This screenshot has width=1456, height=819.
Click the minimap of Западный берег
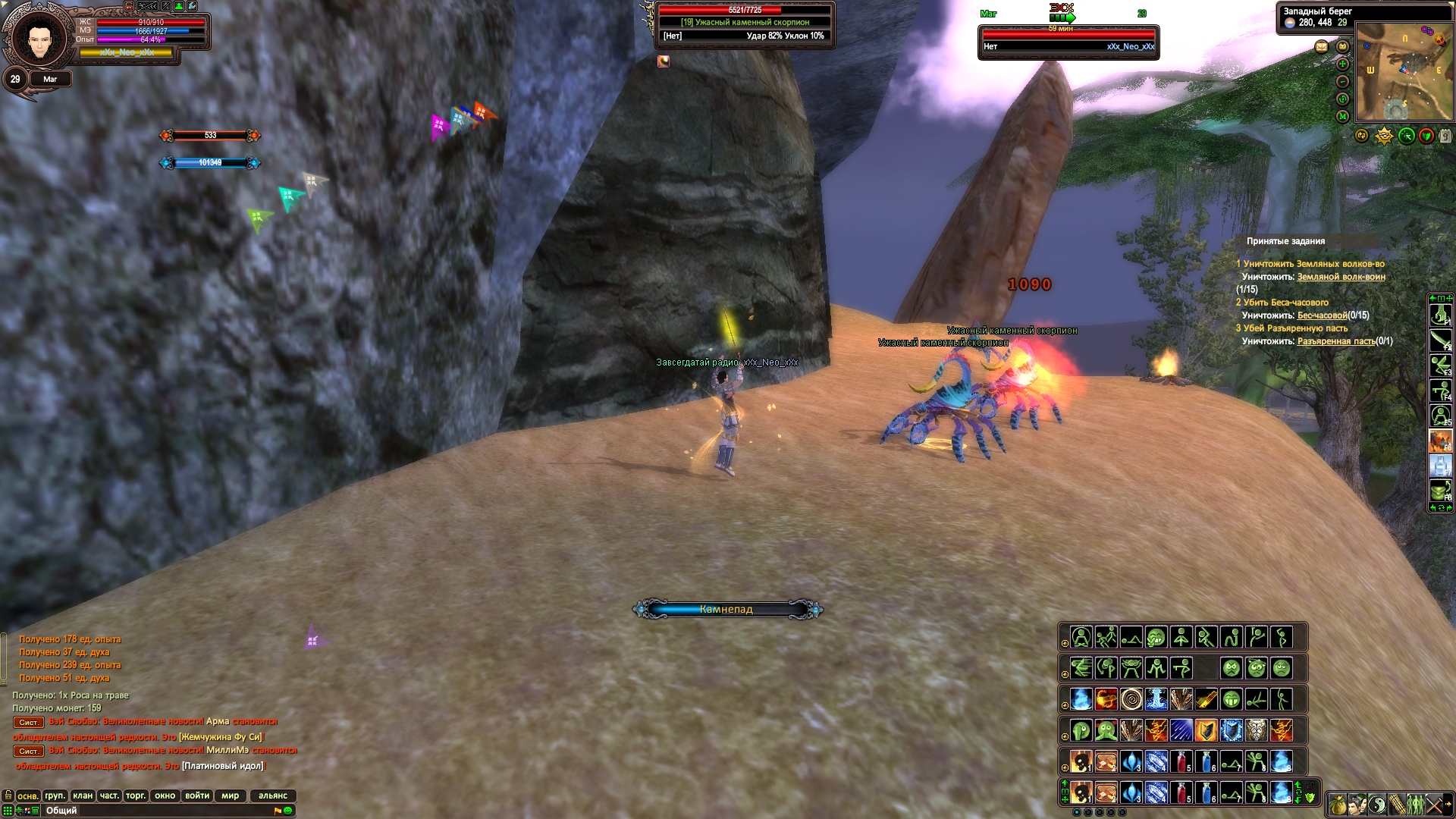1404,71
